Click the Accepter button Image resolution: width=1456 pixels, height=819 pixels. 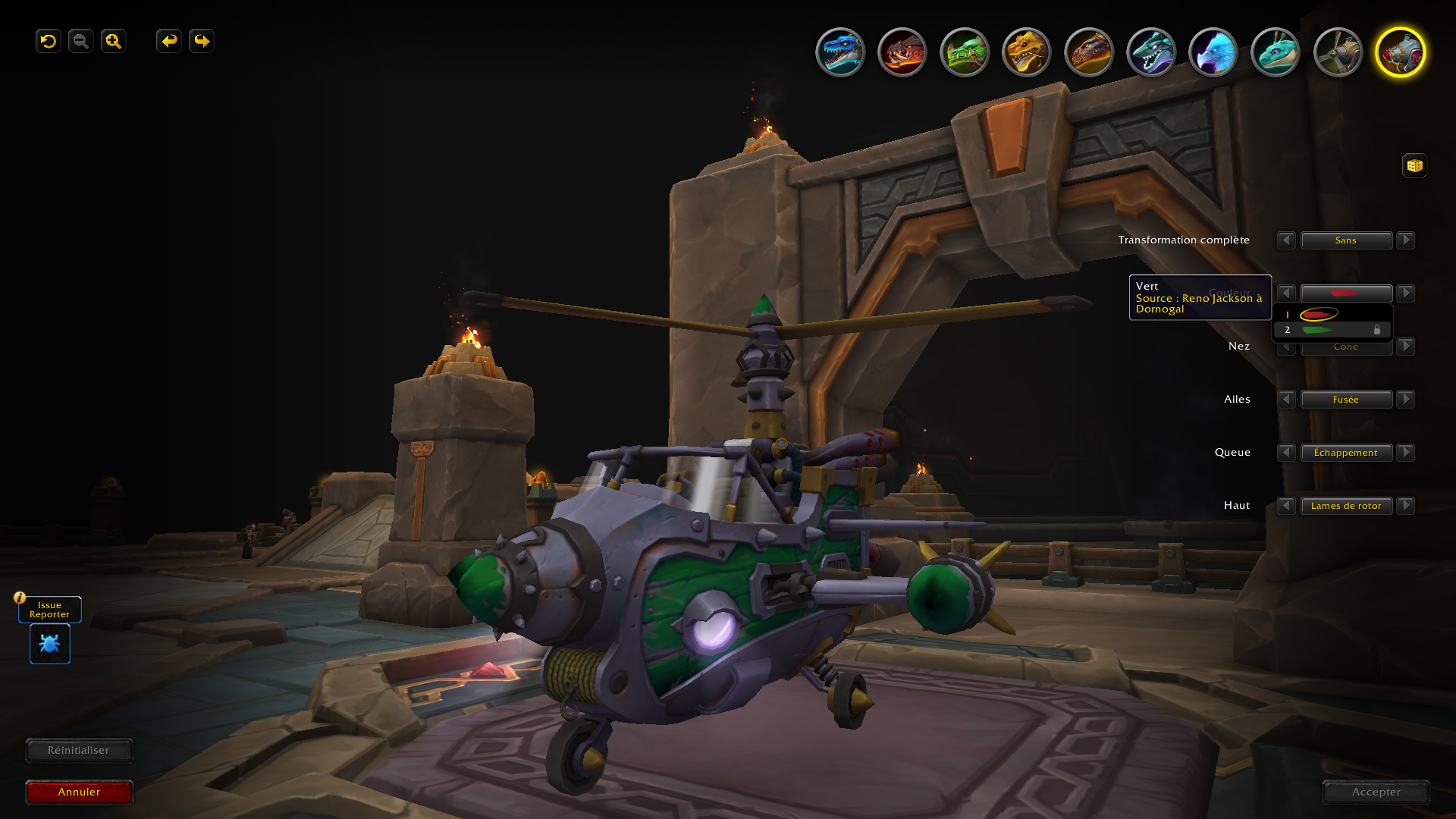[1376, 792]
